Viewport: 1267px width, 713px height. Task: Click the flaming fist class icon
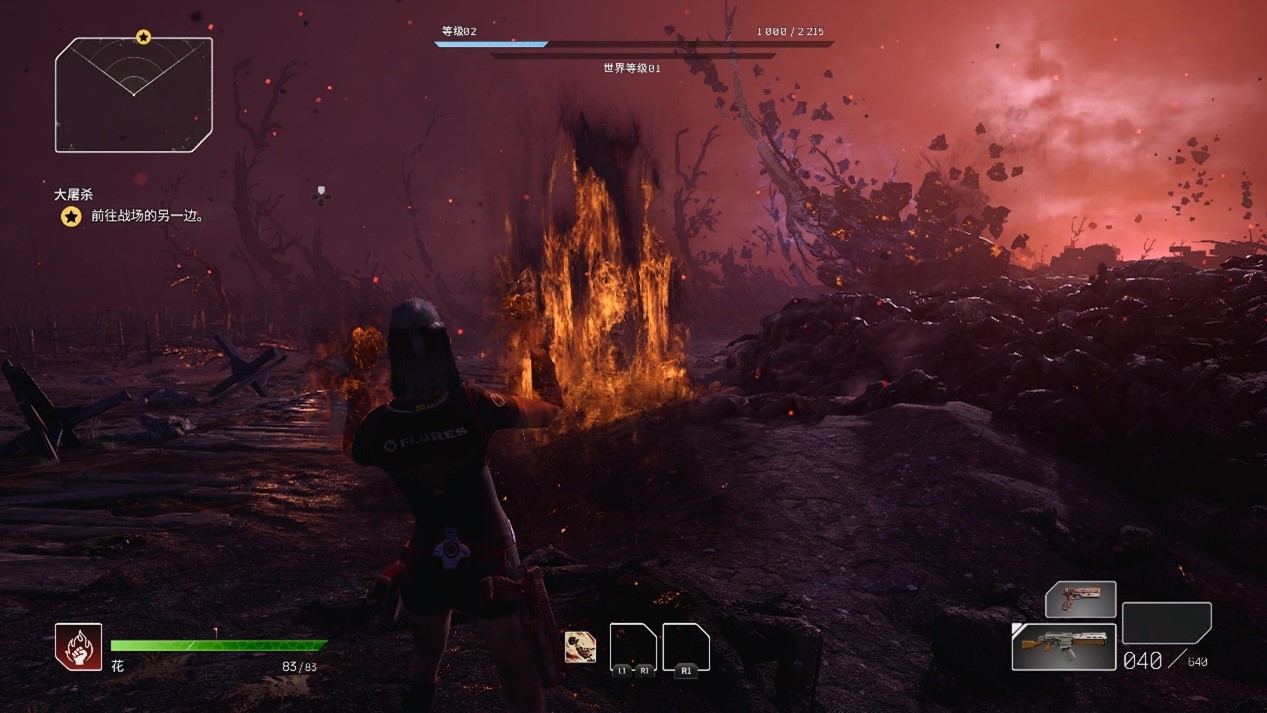[x=78, y=646]
